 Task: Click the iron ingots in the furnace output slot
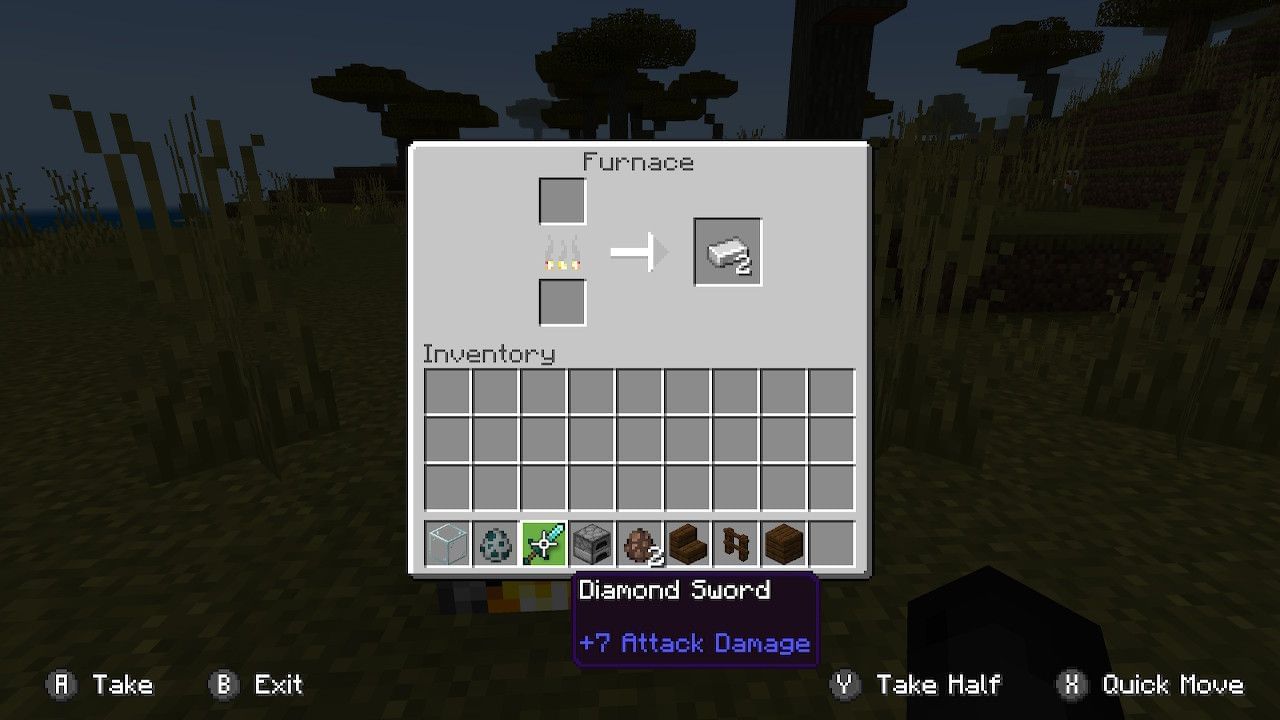coord(727,251)
